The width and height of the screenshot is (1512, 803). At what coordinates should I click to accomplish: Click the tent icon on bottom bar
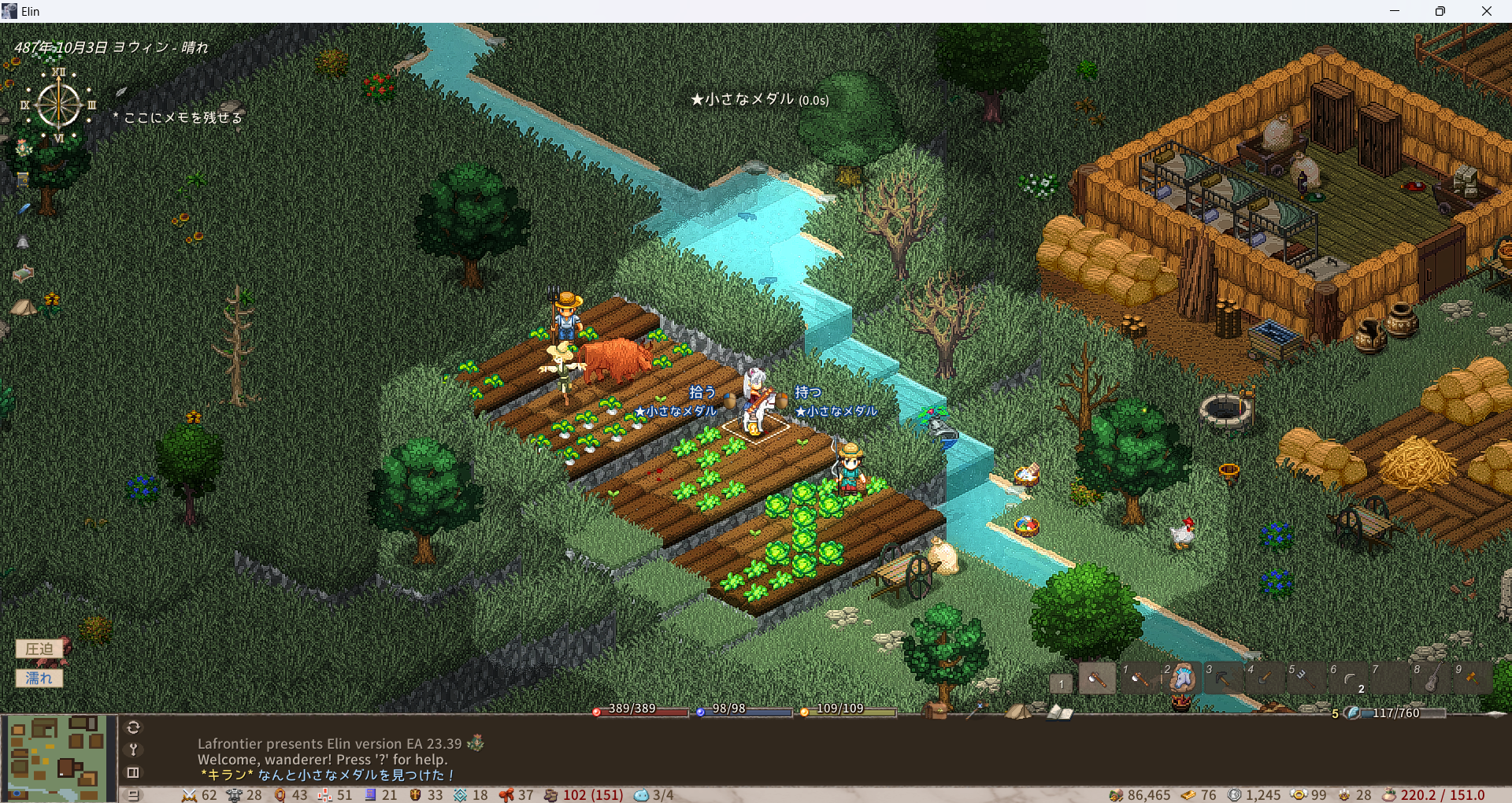[1018, 712]
